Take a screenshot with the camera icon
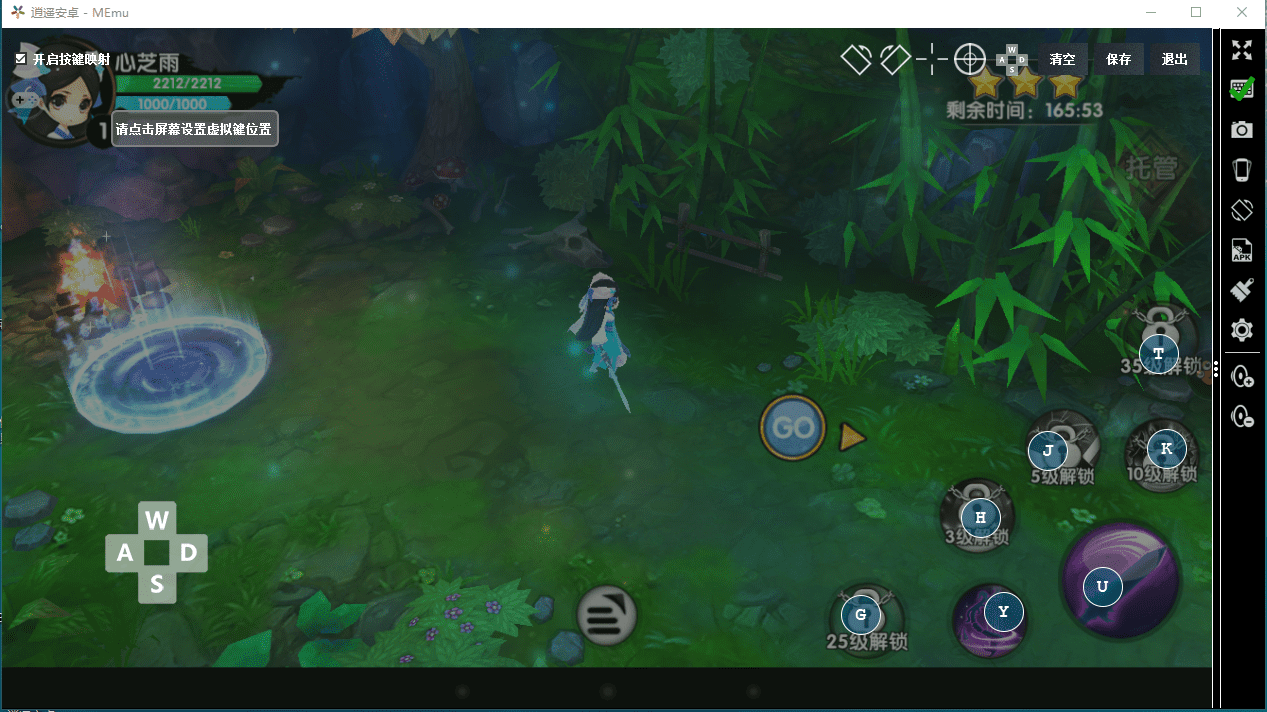 [1242, 130]
